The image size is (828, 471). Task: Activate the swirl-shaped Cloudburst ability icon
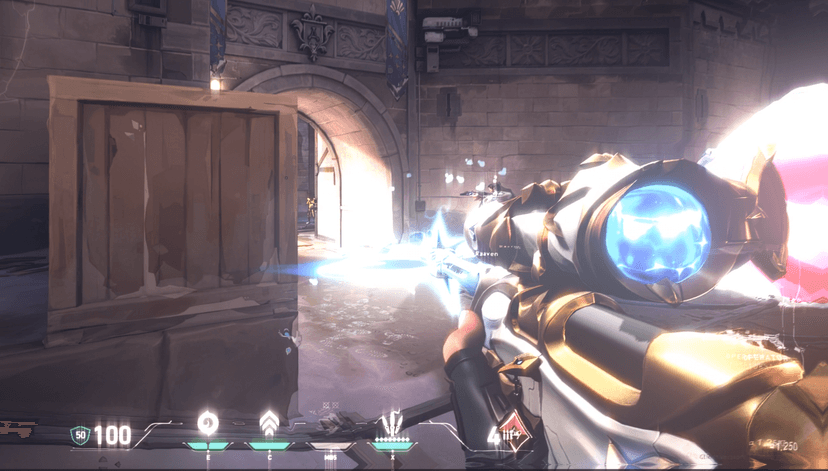(208, 422)
